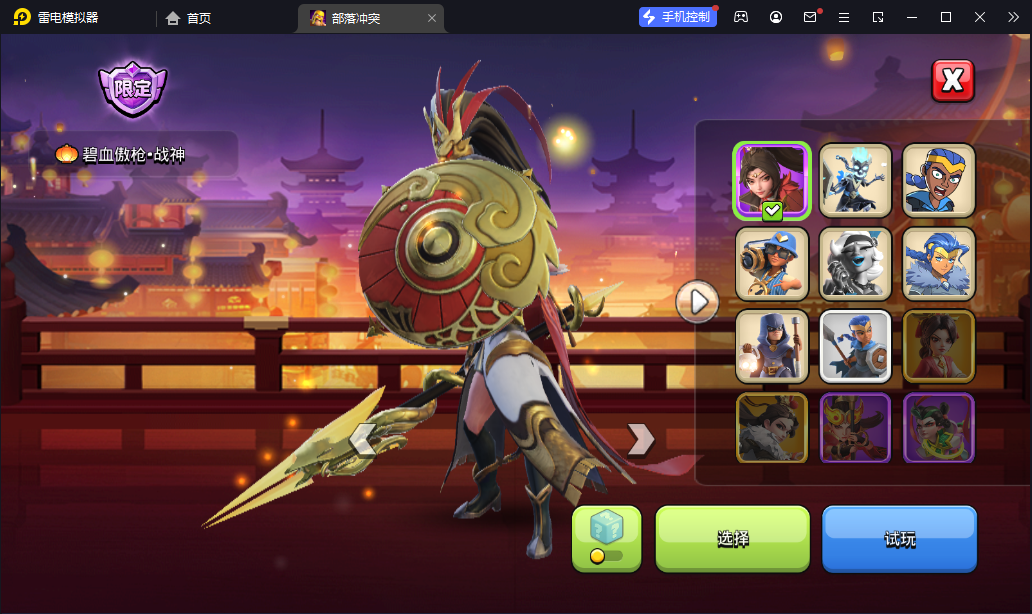The image size is (1032, 614).
Task: Show the next skin with right arrow
Action: pyautogui.click(x=640, y=438)
